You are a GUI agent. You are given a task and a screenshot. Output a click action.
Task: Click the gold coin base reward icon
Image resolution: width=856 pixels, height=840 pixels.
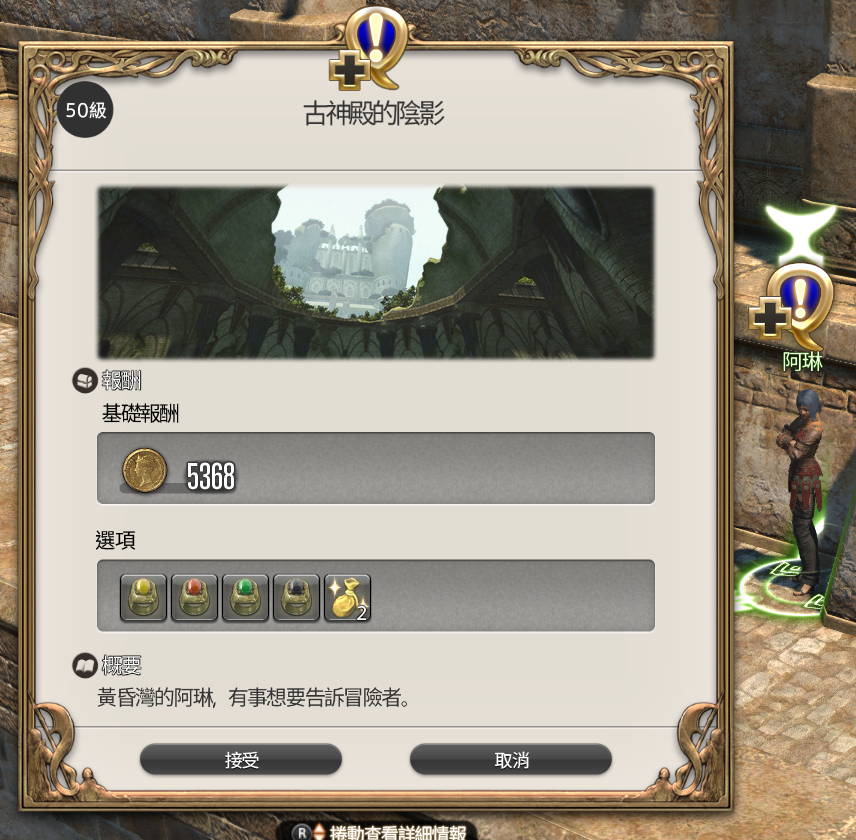tap(143, 468)
